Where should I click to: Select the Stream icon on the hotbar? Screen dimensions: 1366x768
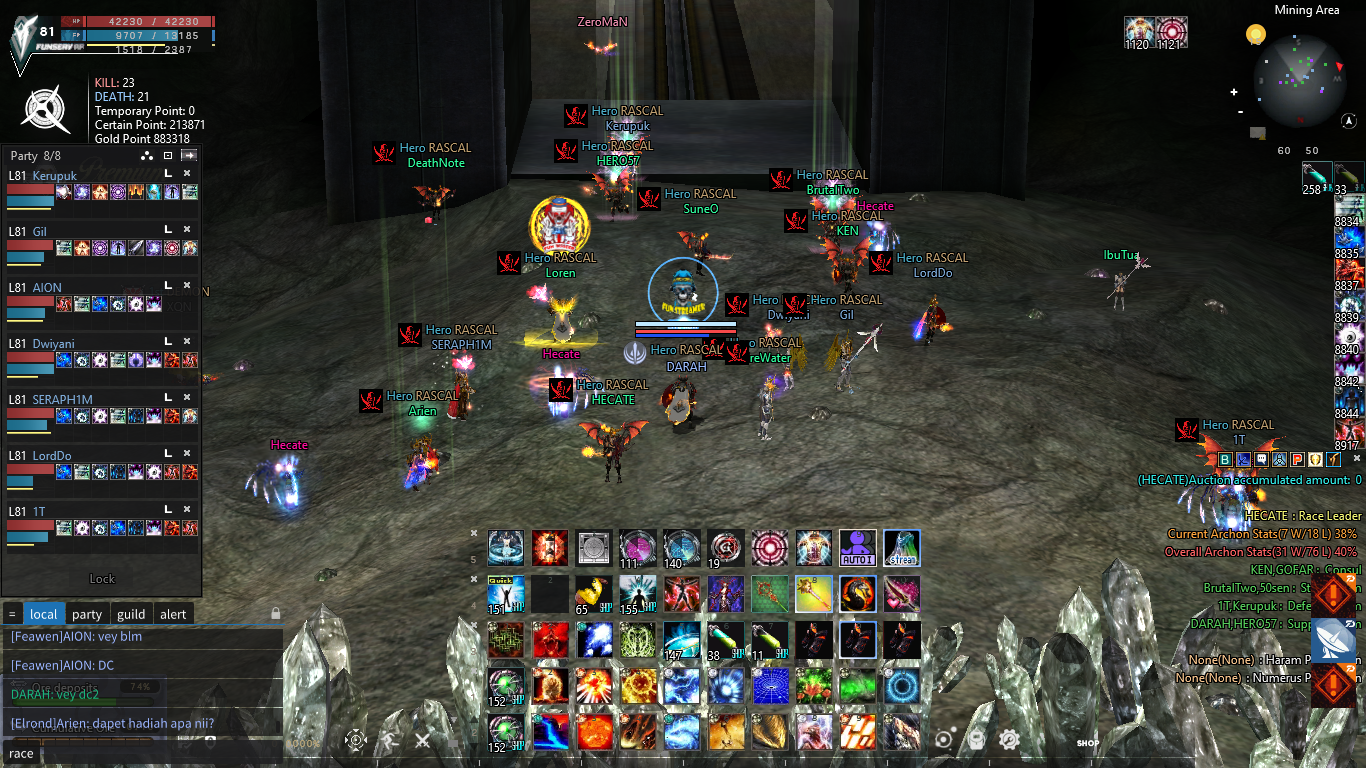coord(901,548)
